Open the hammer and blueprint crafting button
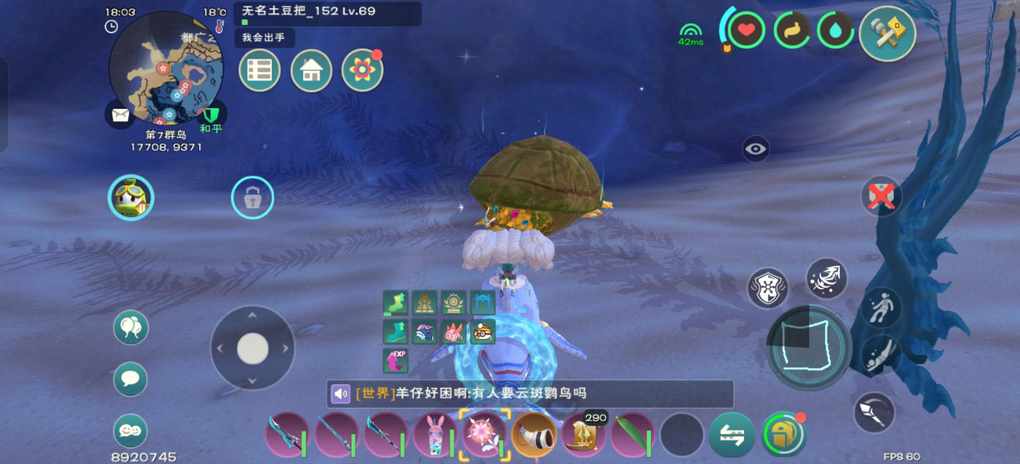The height and width of the screenshot is (464, 1020). tap(887, 33)
